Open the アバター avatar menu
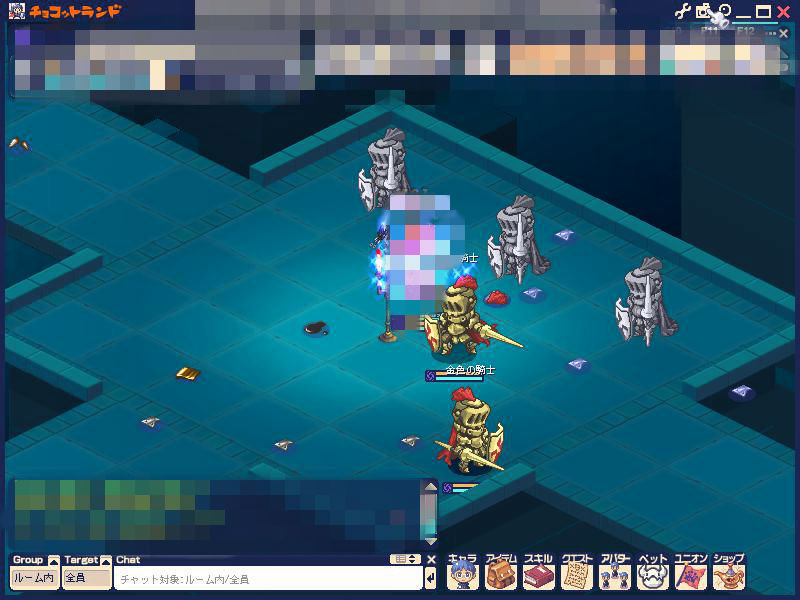This screenshot has height=600, width=800. click(615, 574)
